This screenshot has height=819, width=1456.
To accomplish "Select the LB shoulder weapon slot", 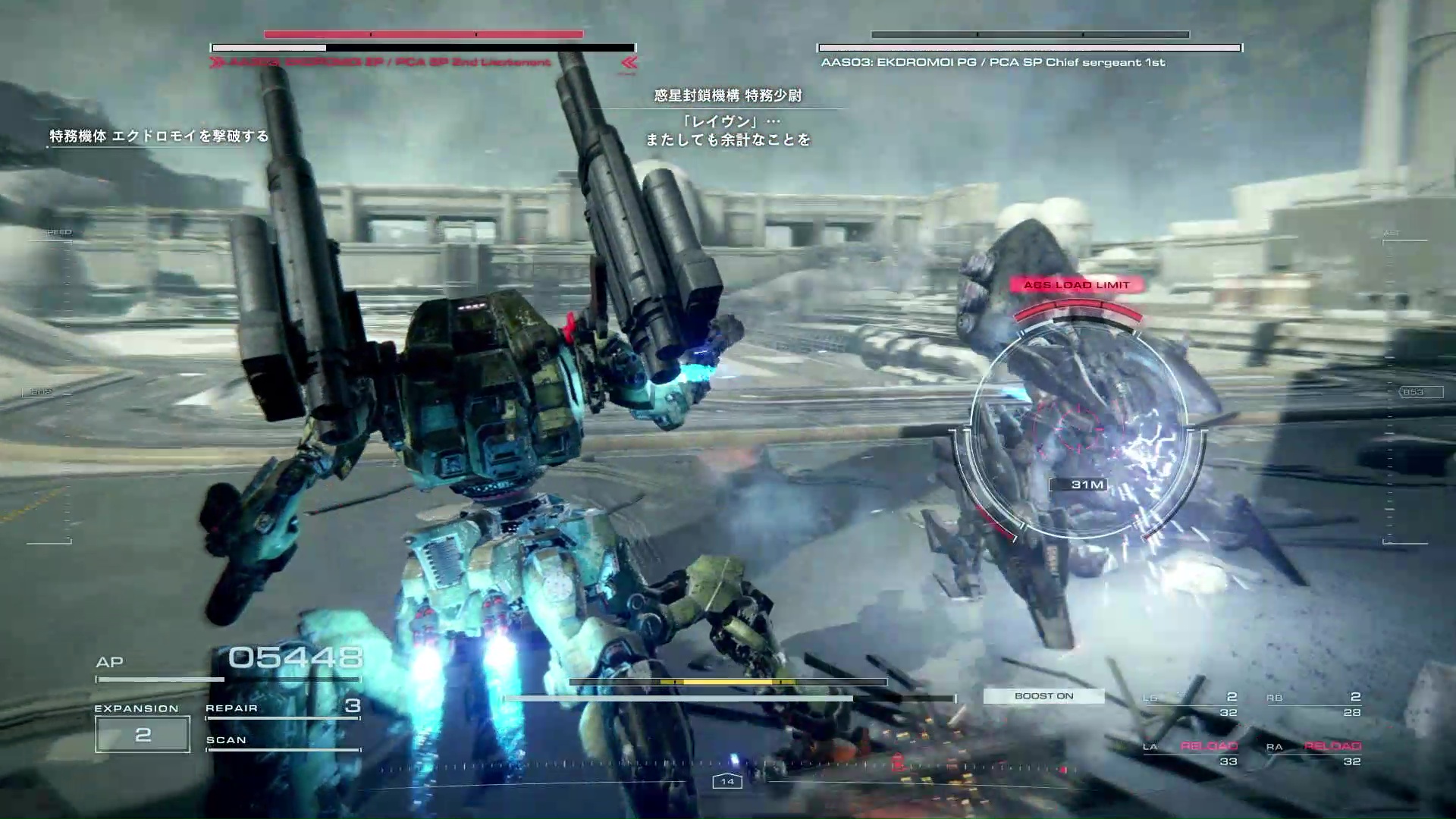I will [1191, 704].
